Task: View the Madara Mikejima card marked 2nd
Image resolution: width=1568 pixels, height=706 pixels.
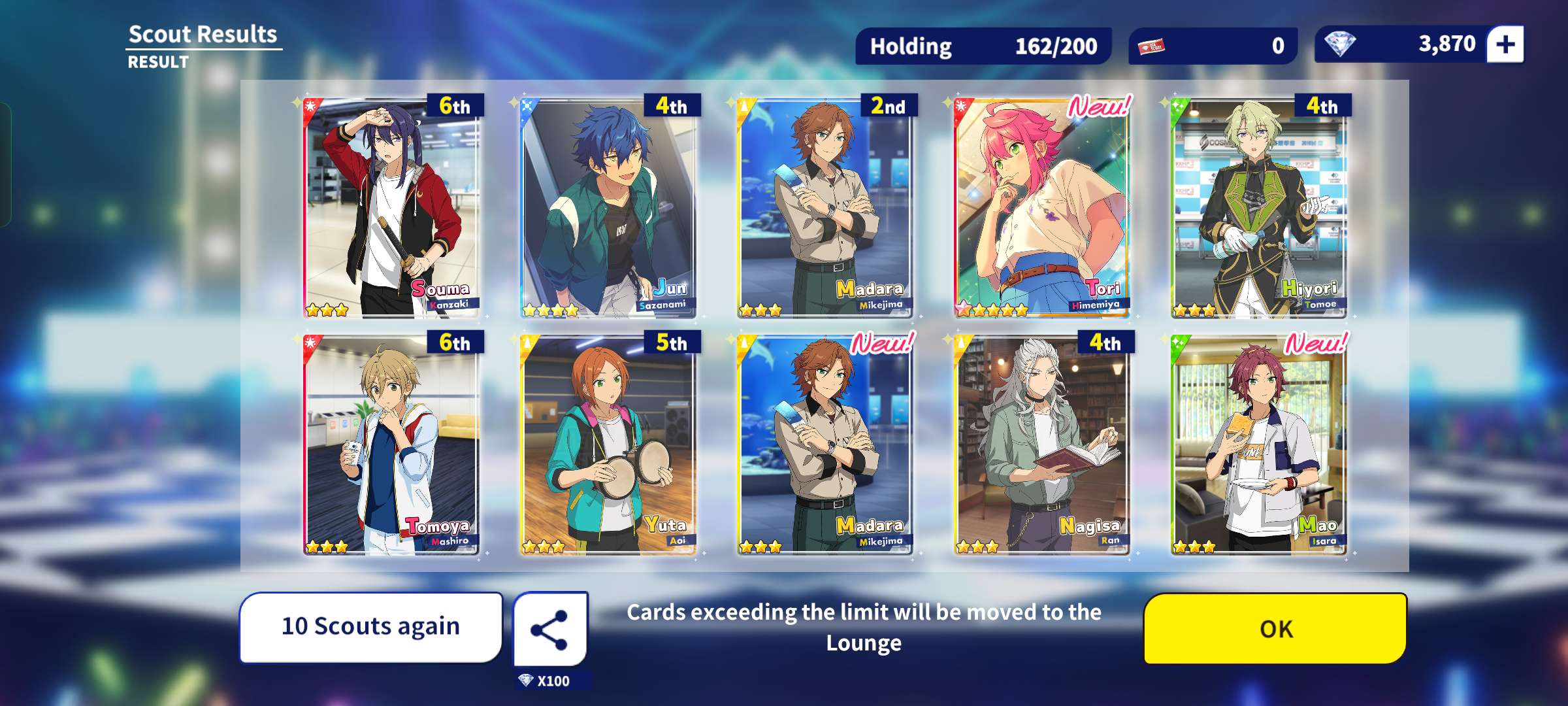Action: tap(825, 208)
